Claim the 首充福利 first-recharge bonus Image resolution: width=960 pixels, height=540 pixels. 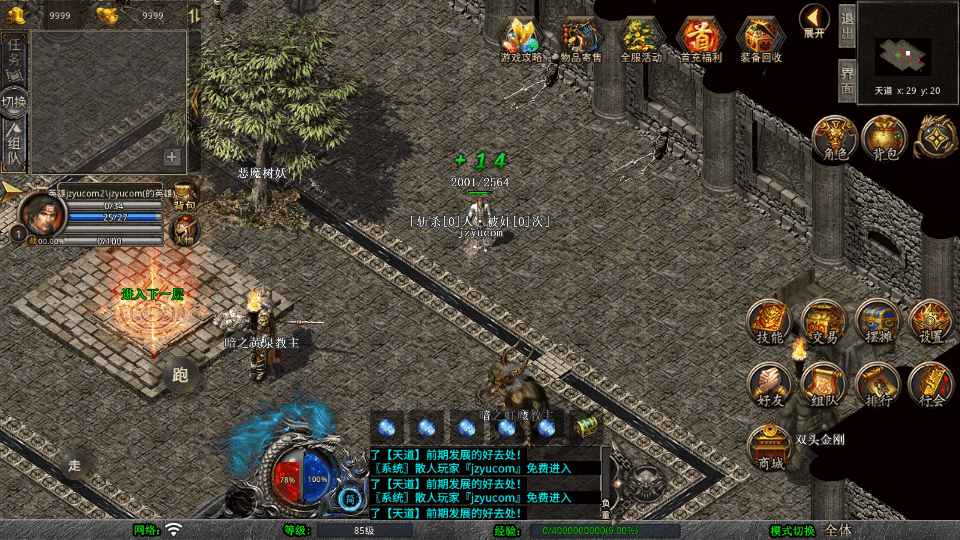(x=701, y=38)
